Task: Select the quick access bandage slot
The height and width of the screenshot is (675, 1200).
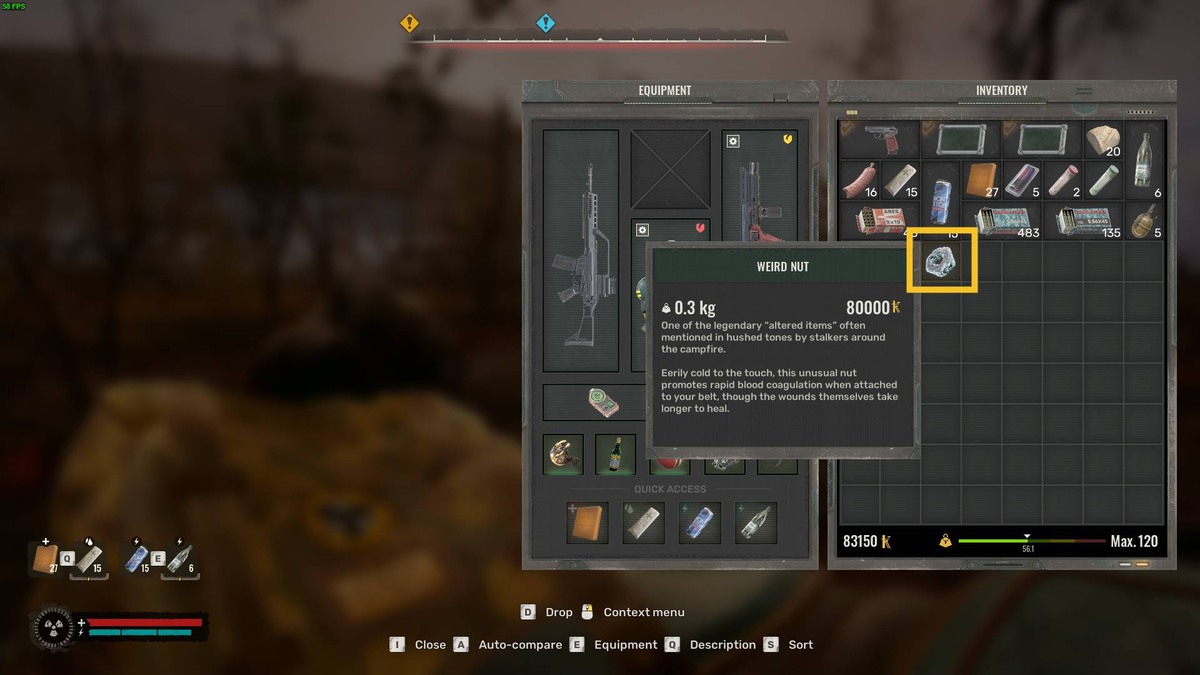Action: click(x=644, y=523)
